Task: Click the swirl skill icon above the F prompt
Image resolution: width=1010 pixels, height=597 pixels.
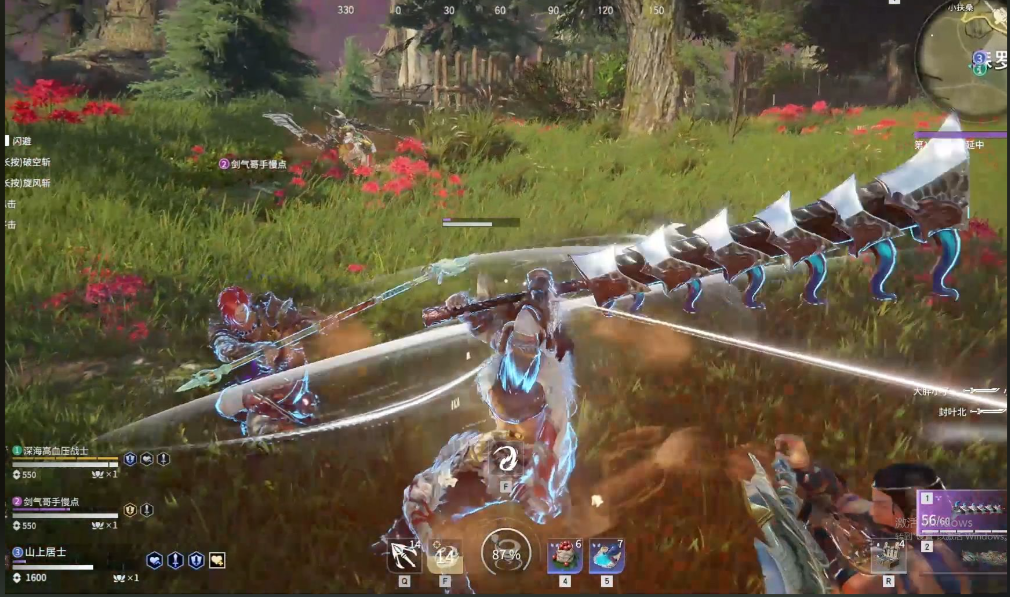Action: pos(505,459)
